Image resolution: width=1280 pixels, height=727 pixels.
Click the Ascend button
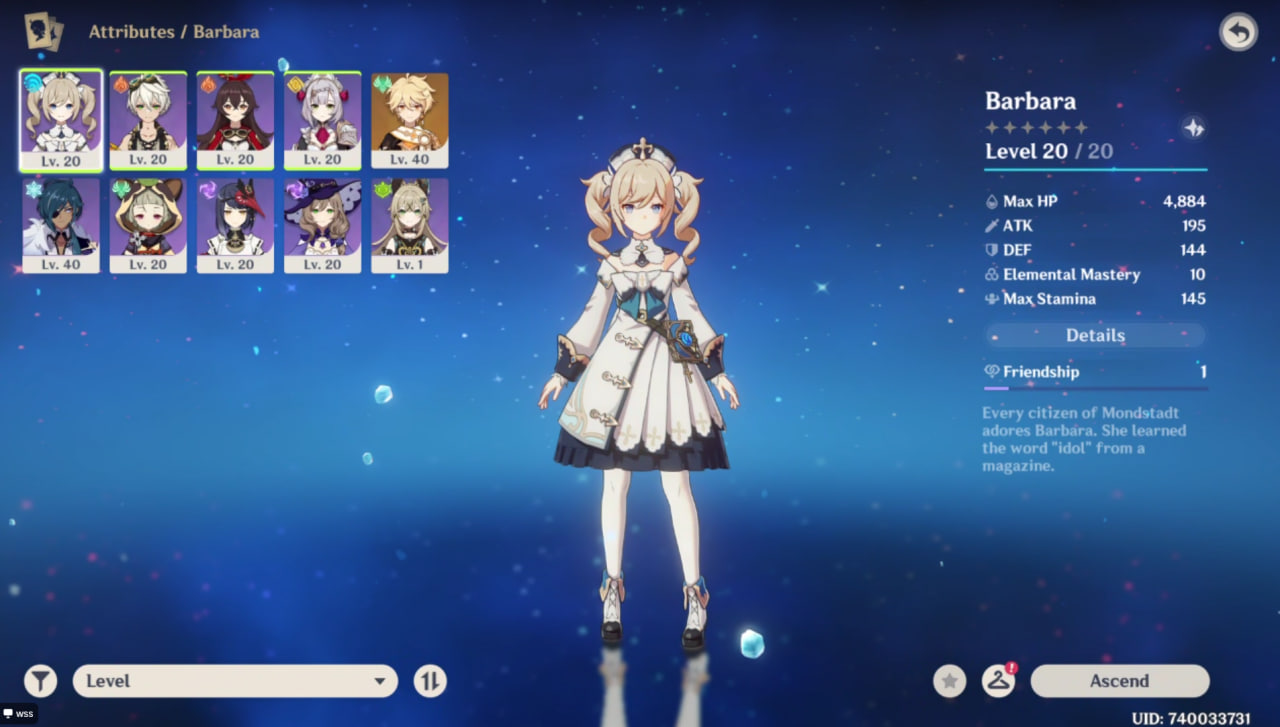(1119, 681)
